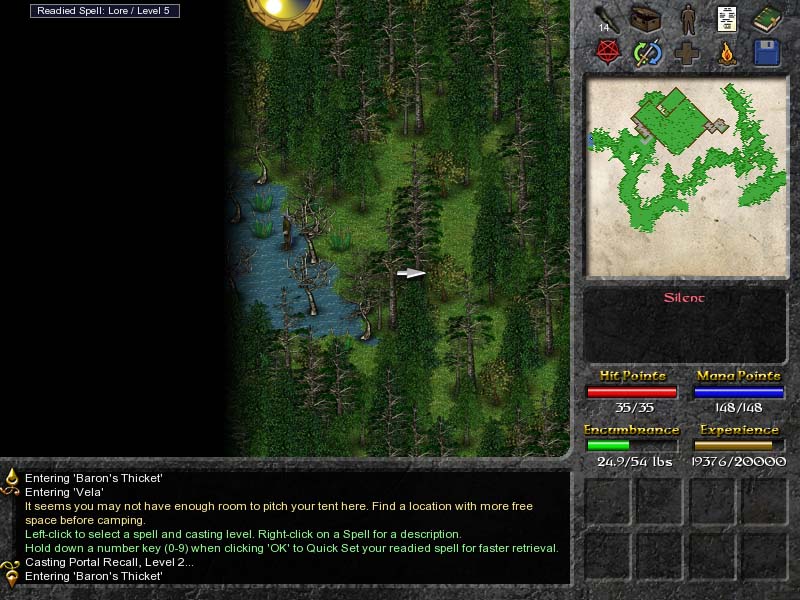The image size is (800, 600).
Task: Click the Readied Spell Lore label
Action: [105, 11]
